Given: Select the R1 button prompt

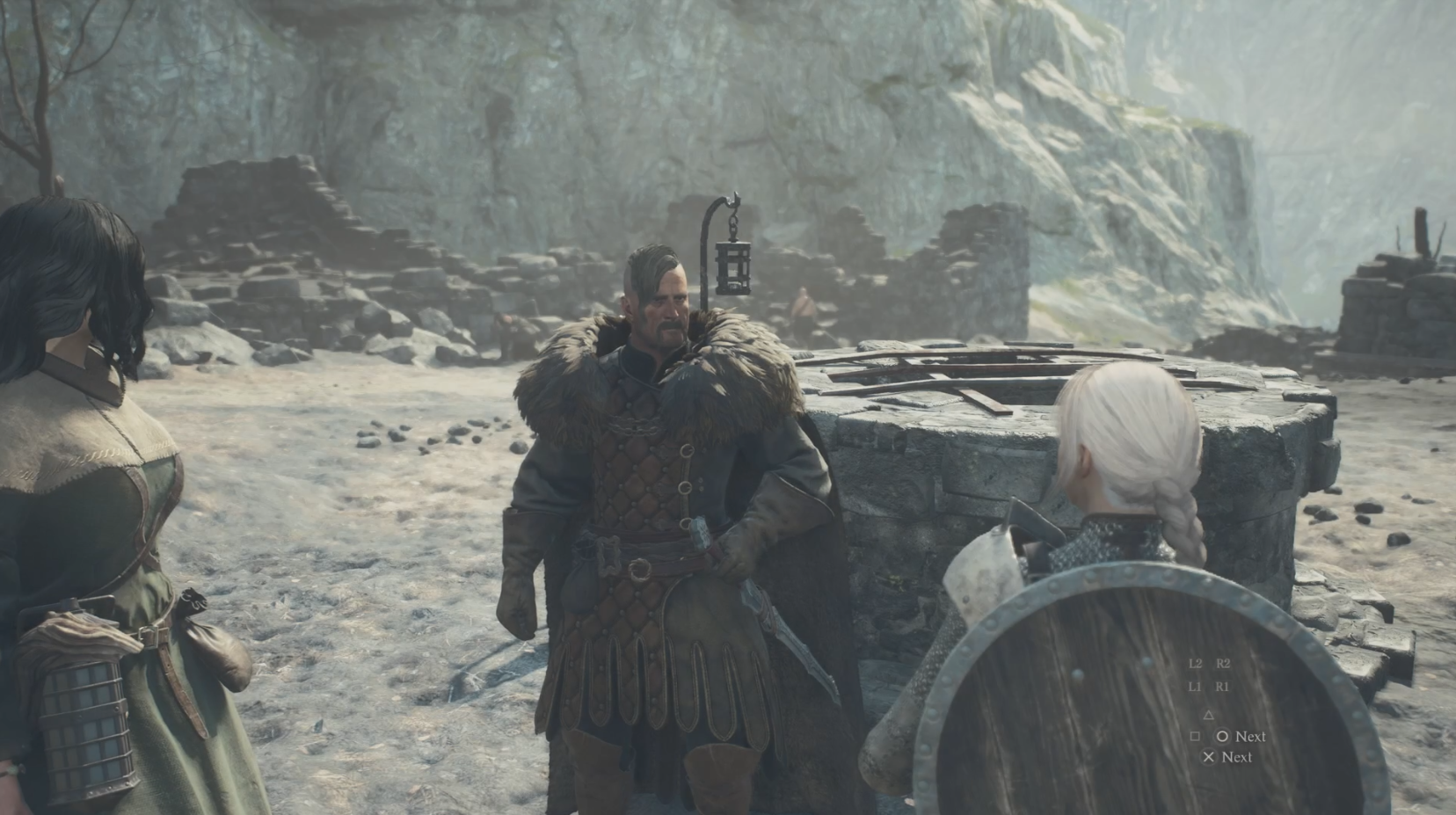Looking at the screenshot, I should coord(1224,686).
